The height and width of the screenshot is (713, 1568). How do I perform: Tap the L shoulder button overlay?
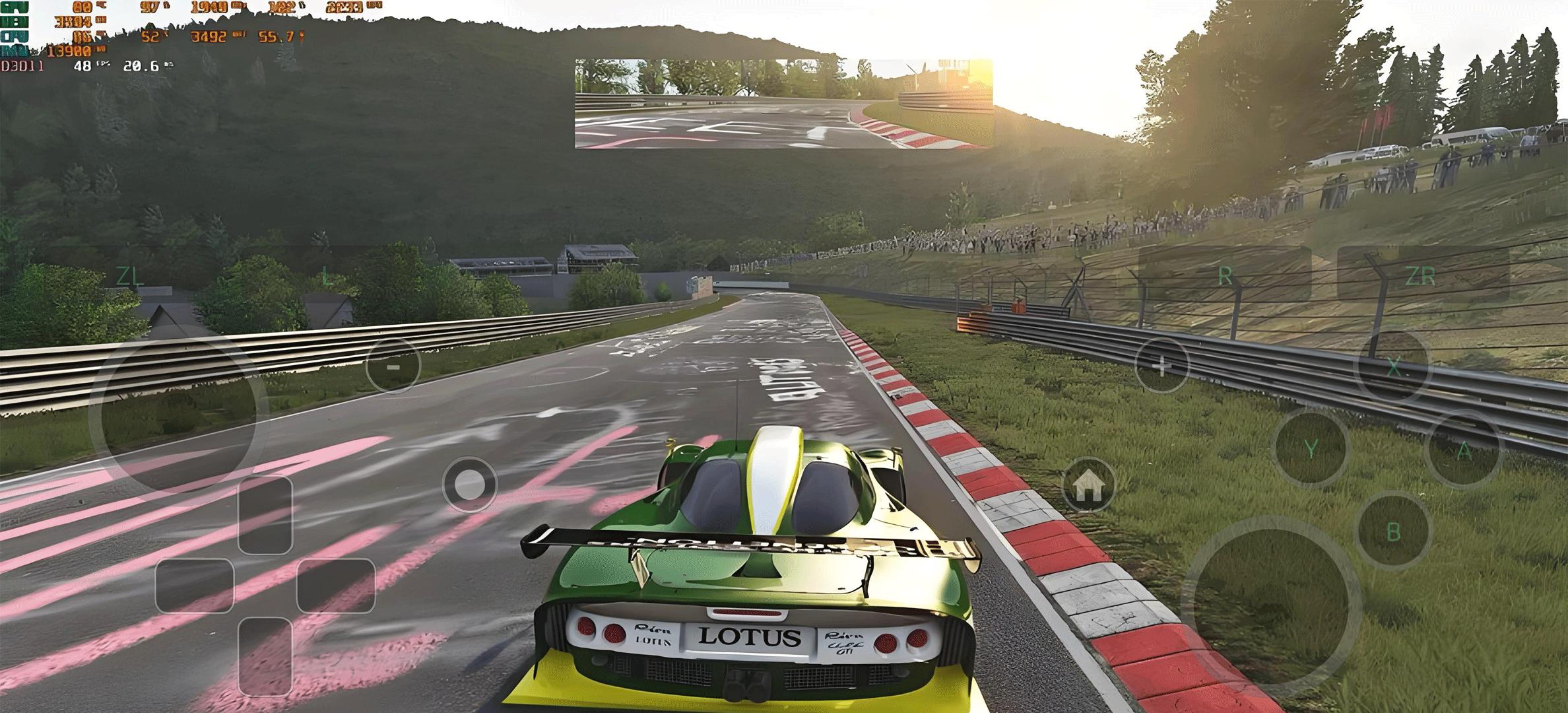[x=326, y=277]
